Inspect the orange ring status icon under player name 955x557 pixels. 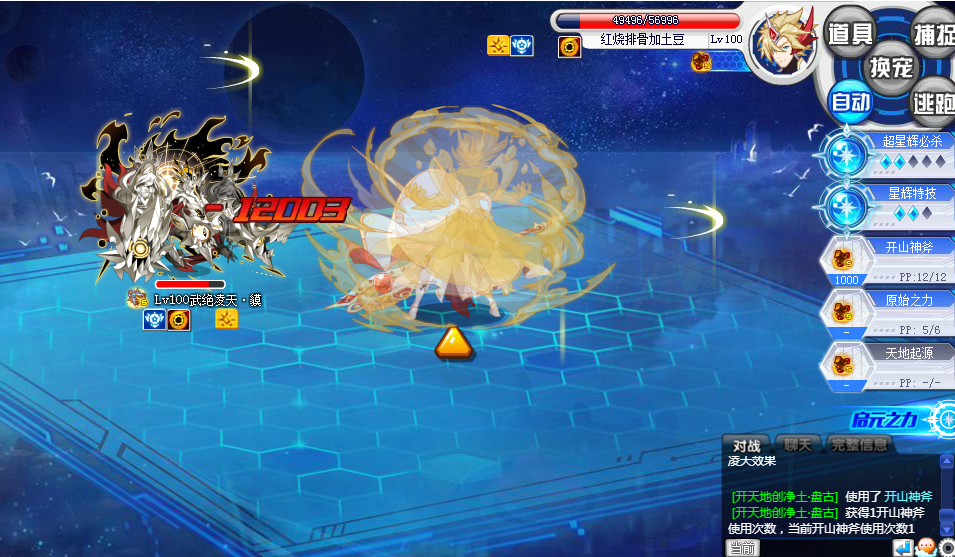click(x=570, y=46)
